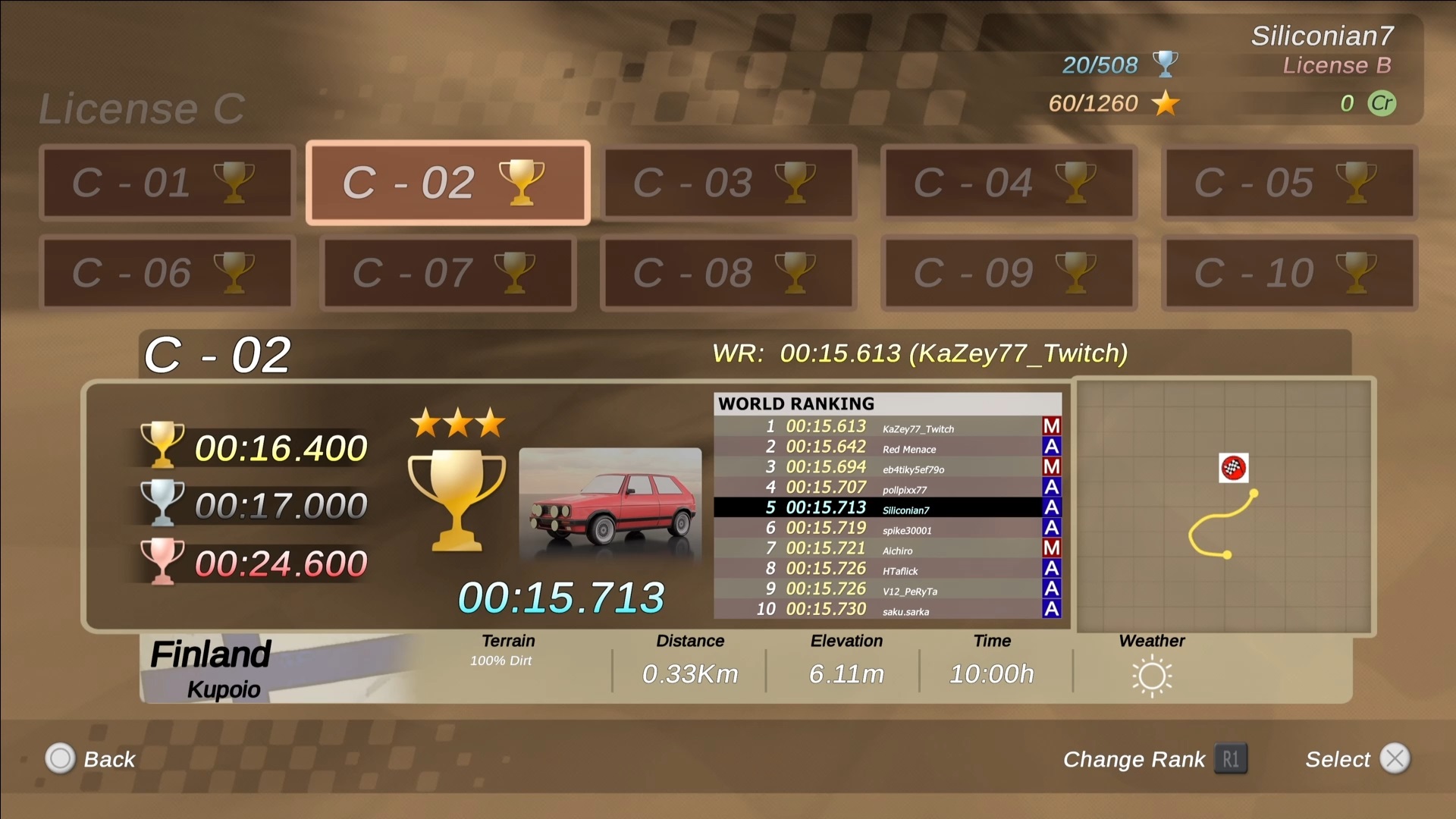Open license stage C - 03

[x=728, y=183]
